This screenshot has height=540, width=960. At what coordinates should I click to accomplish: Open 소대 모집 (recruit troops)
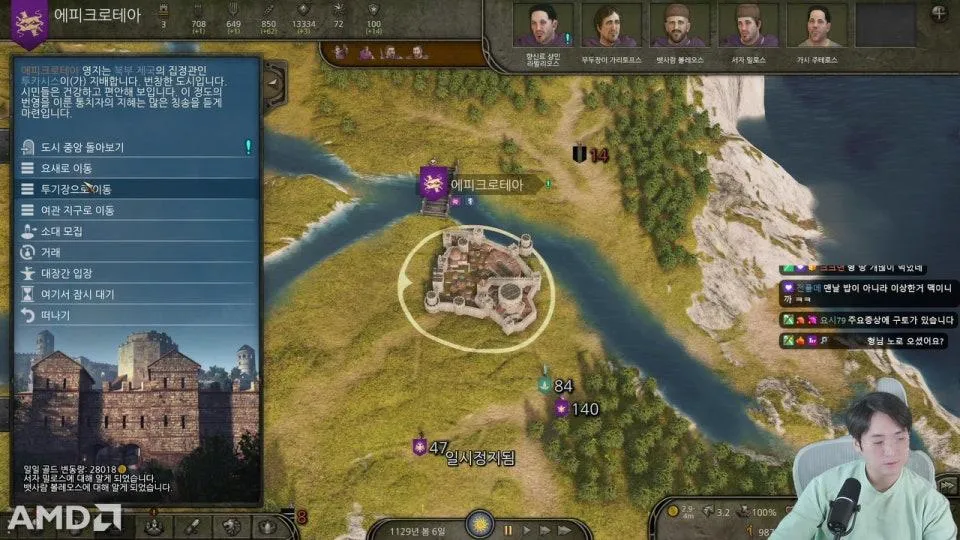[61, 231]
